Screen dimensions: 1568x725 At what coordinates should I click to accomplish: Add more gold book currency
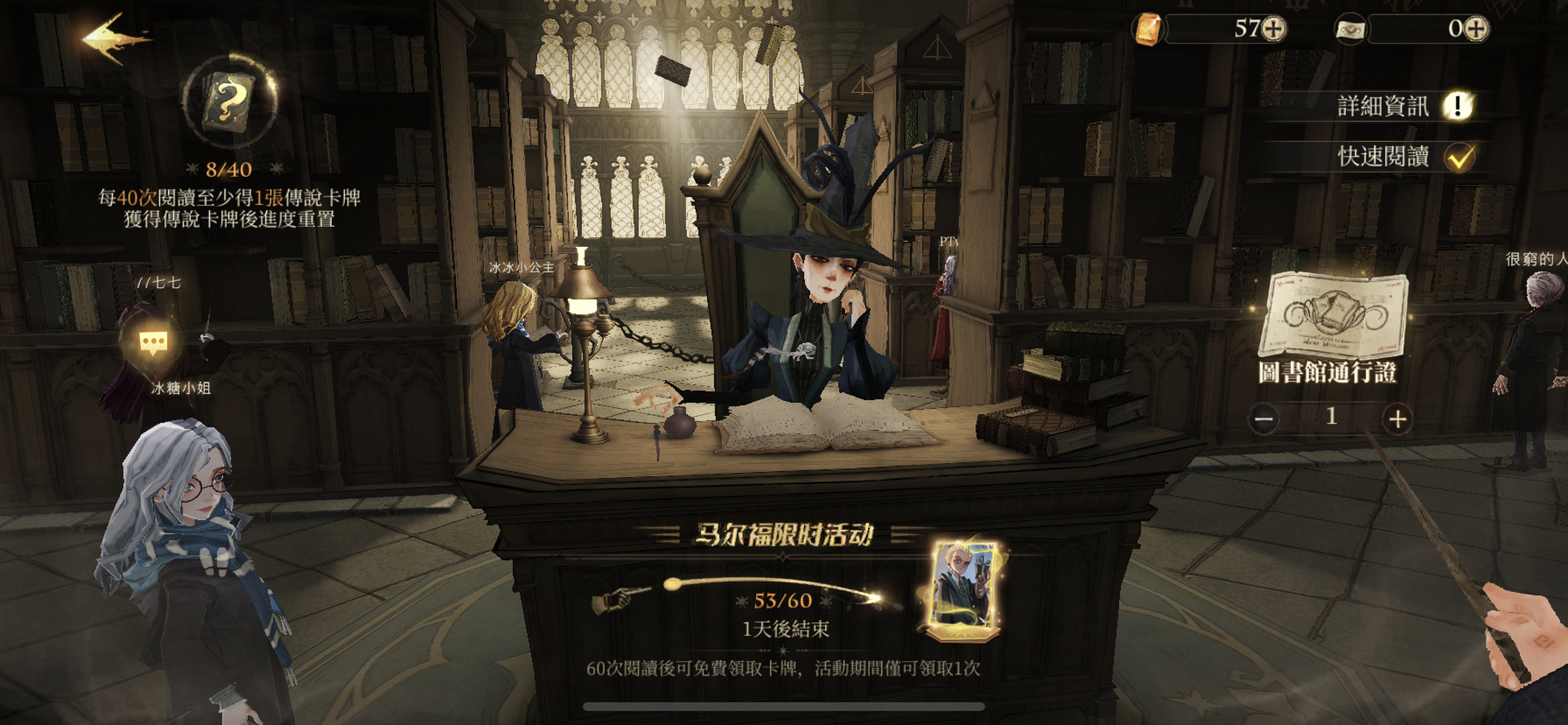[x=1274, y=29]
